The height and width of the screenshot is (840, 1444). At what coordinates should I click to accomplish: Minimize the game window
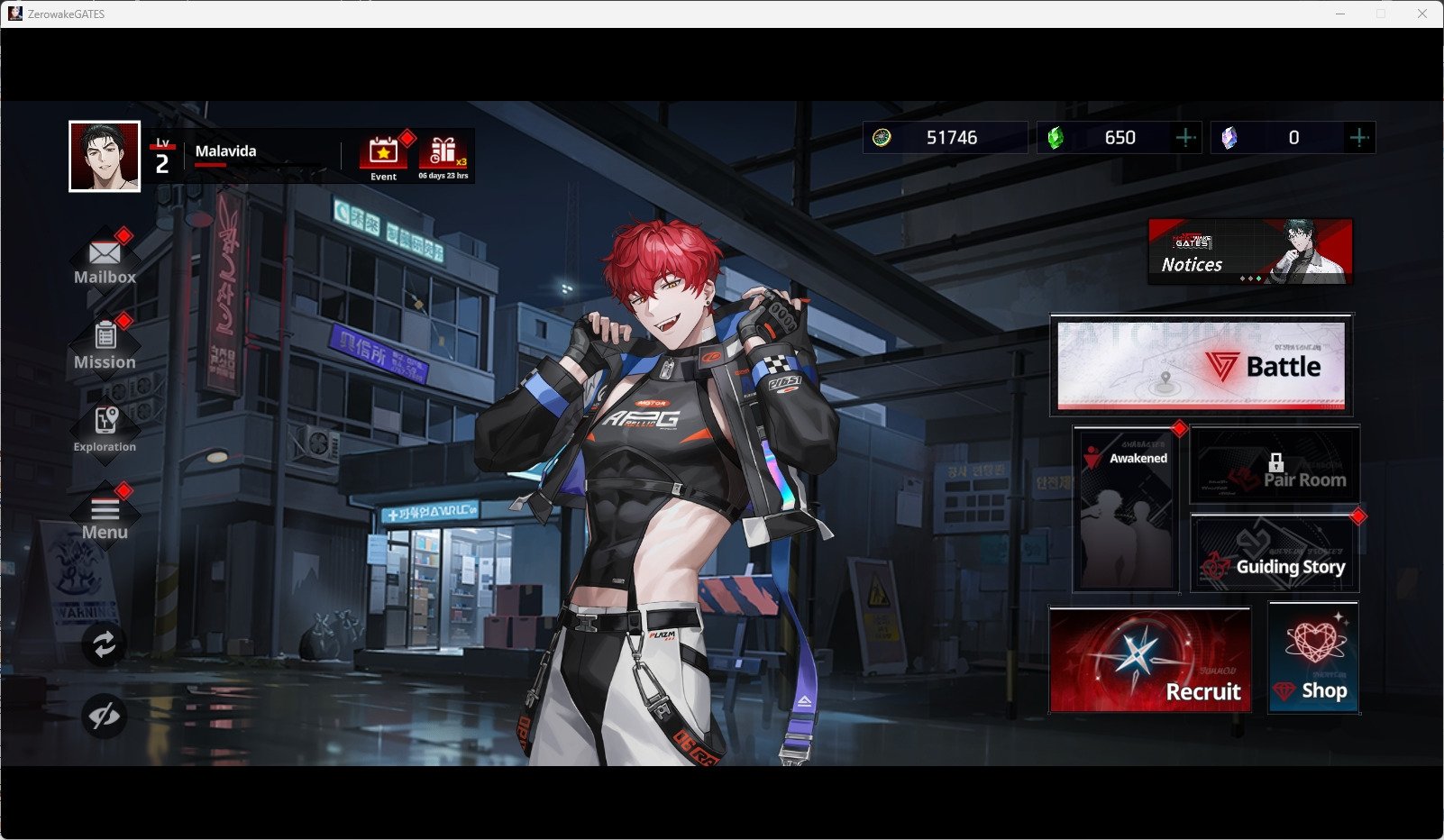(x=1340, y=14)
